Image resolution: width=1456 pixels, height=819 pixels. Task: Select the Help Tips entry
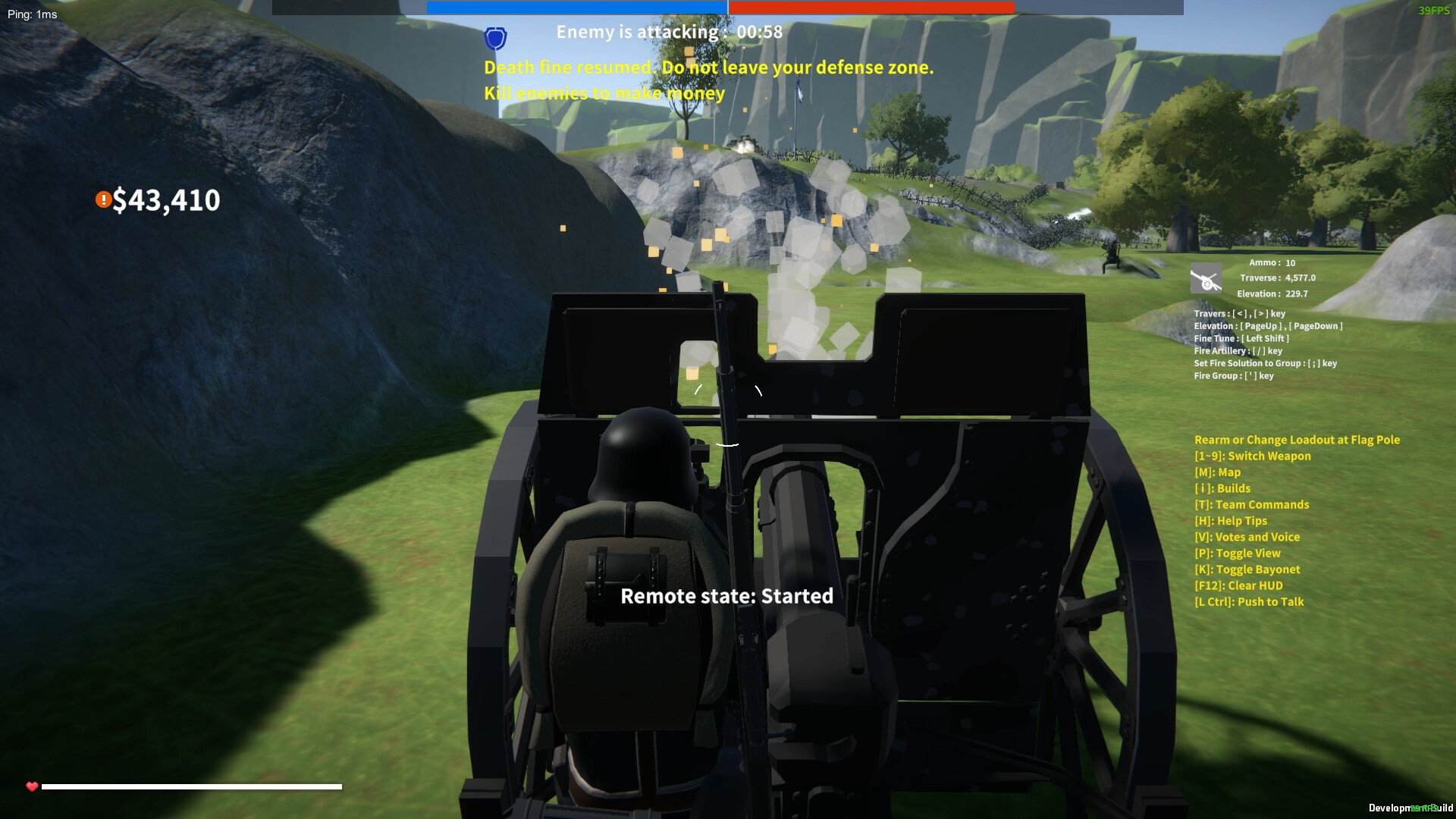click(x=1230, y=520)
